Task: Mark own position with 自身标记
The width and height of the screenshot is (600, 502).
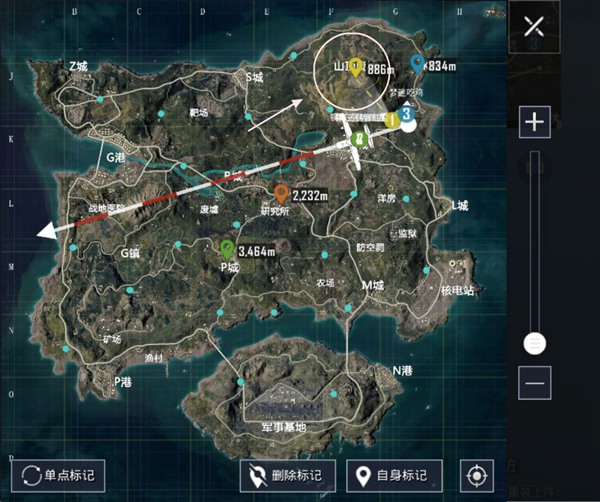Action: pyautogui.click(x=393, y=475)
